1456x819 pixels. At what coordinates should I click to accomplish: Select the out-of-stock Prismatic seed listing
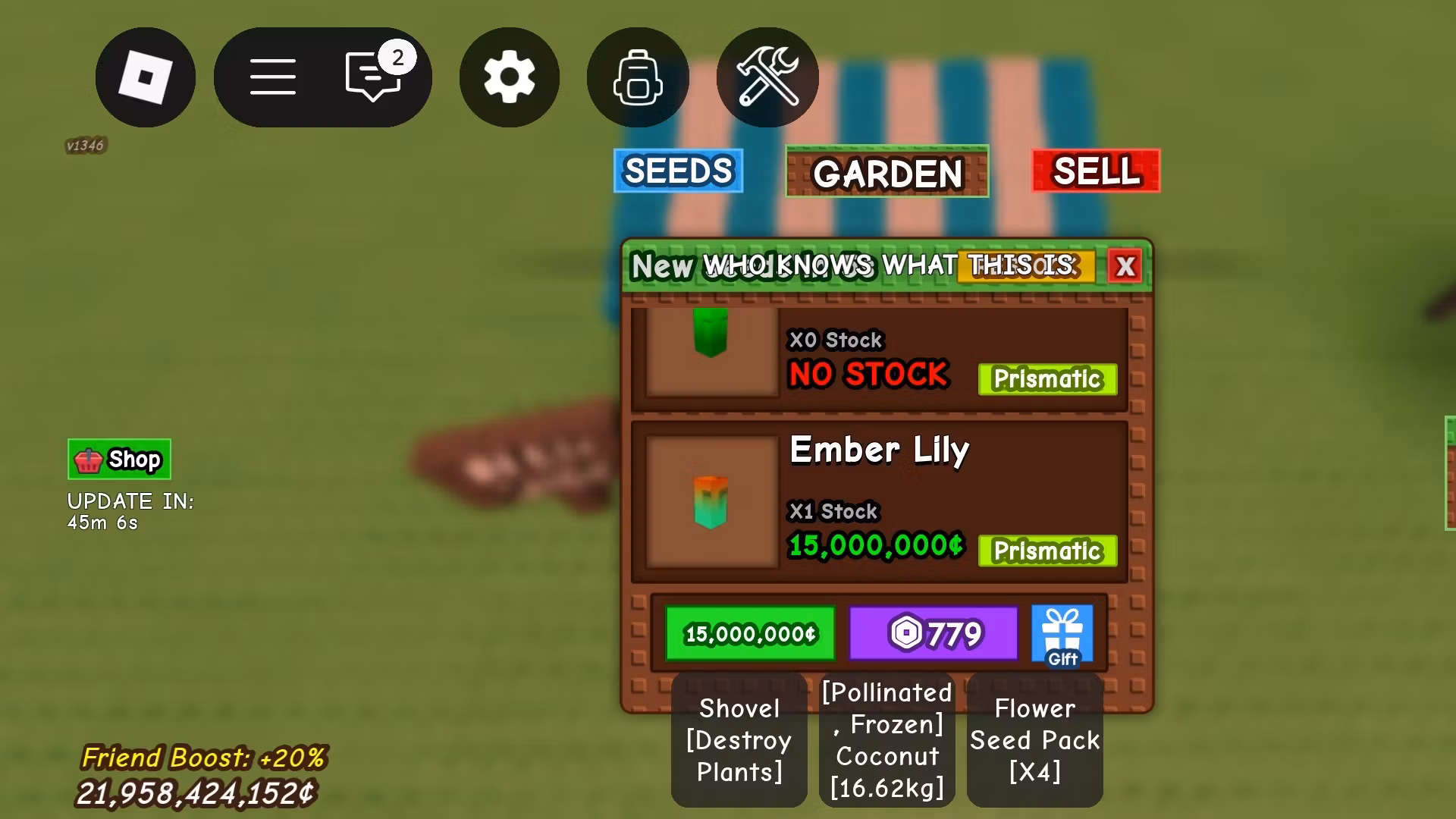[878, 358]
